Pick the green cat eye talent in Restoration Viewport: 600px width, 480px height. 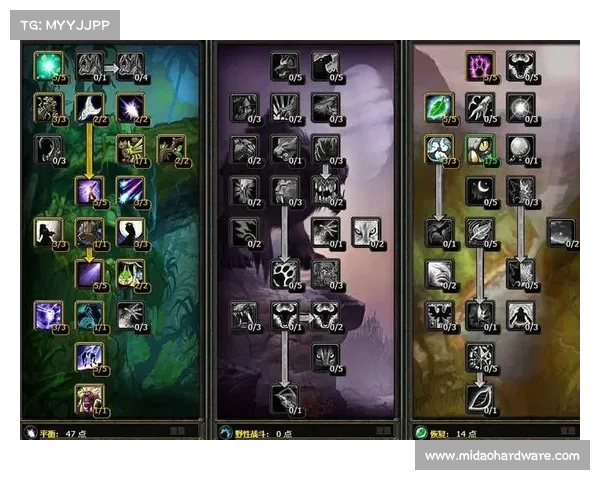click(x=480, y=149)
